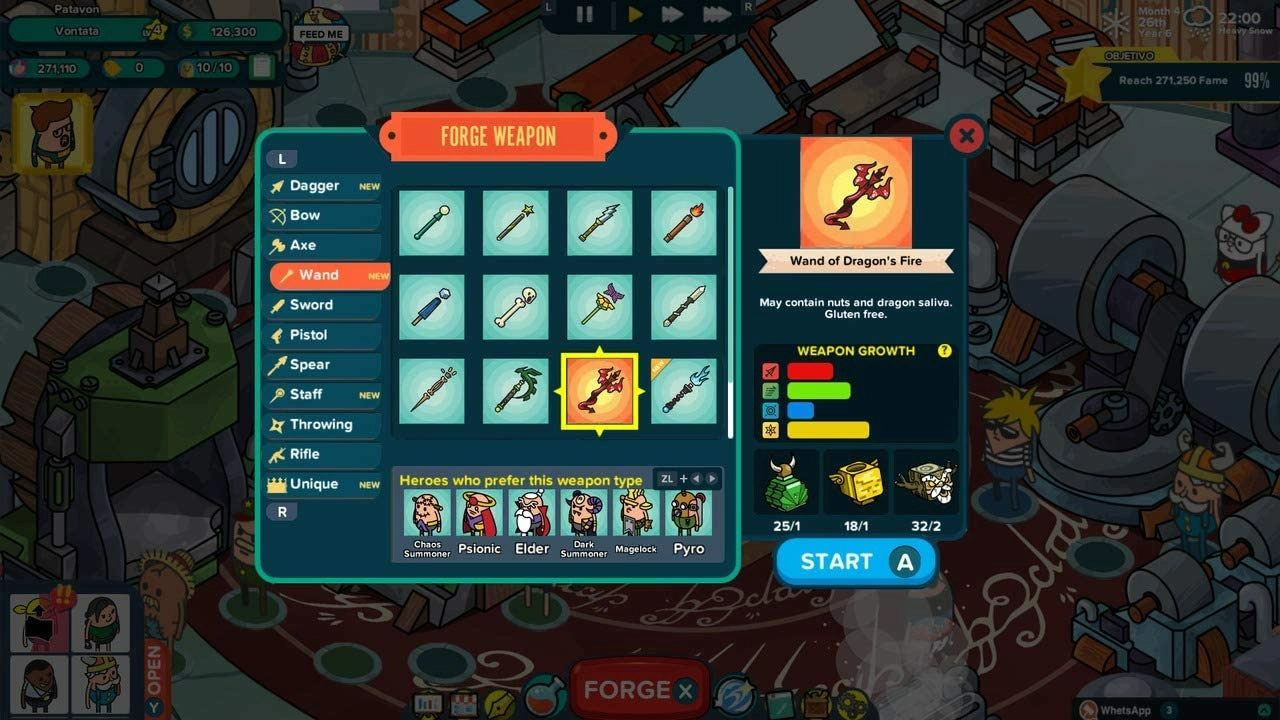Switch to the Bow category
1280x720 pixels.
(305, 215)
